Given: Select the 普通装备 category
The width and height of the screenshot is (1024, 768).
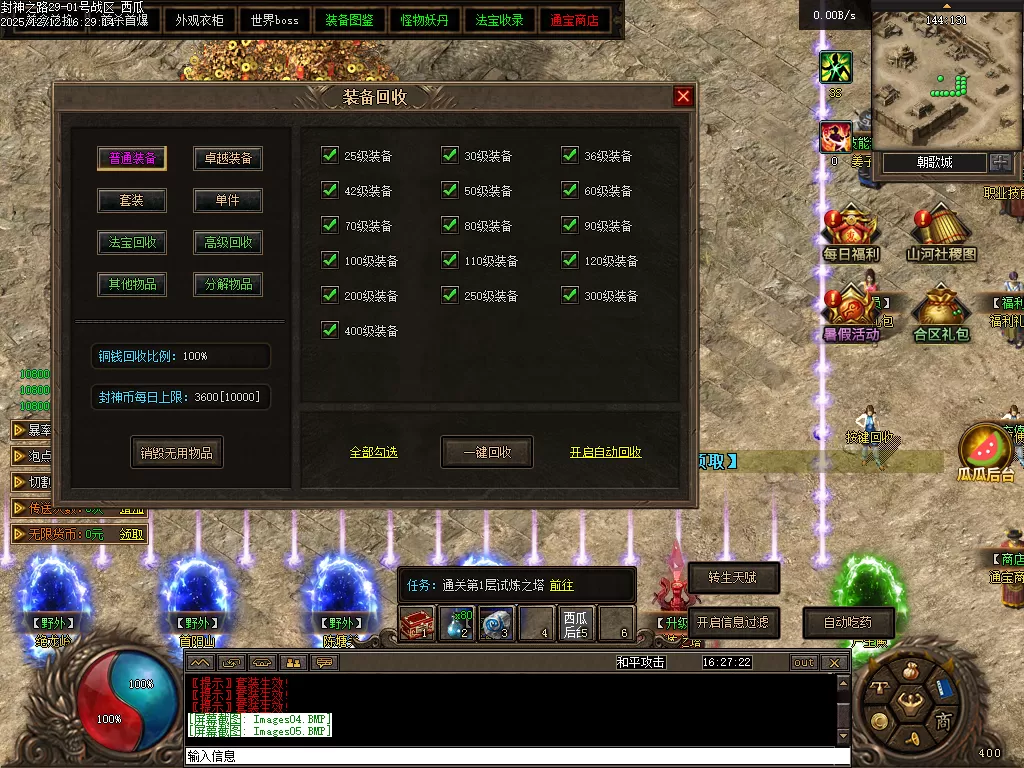Looking at the screenshot, I should pyautogui.click(x=132, y=158).
